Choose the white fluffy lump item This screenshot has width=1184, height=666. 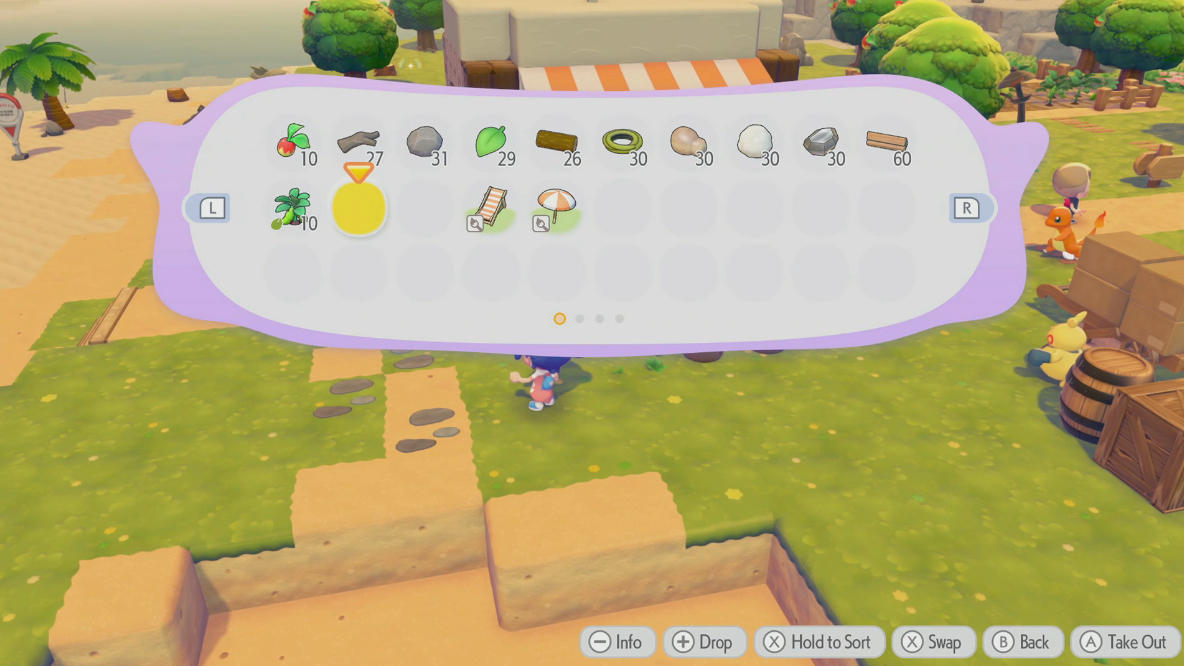point(754,143)
